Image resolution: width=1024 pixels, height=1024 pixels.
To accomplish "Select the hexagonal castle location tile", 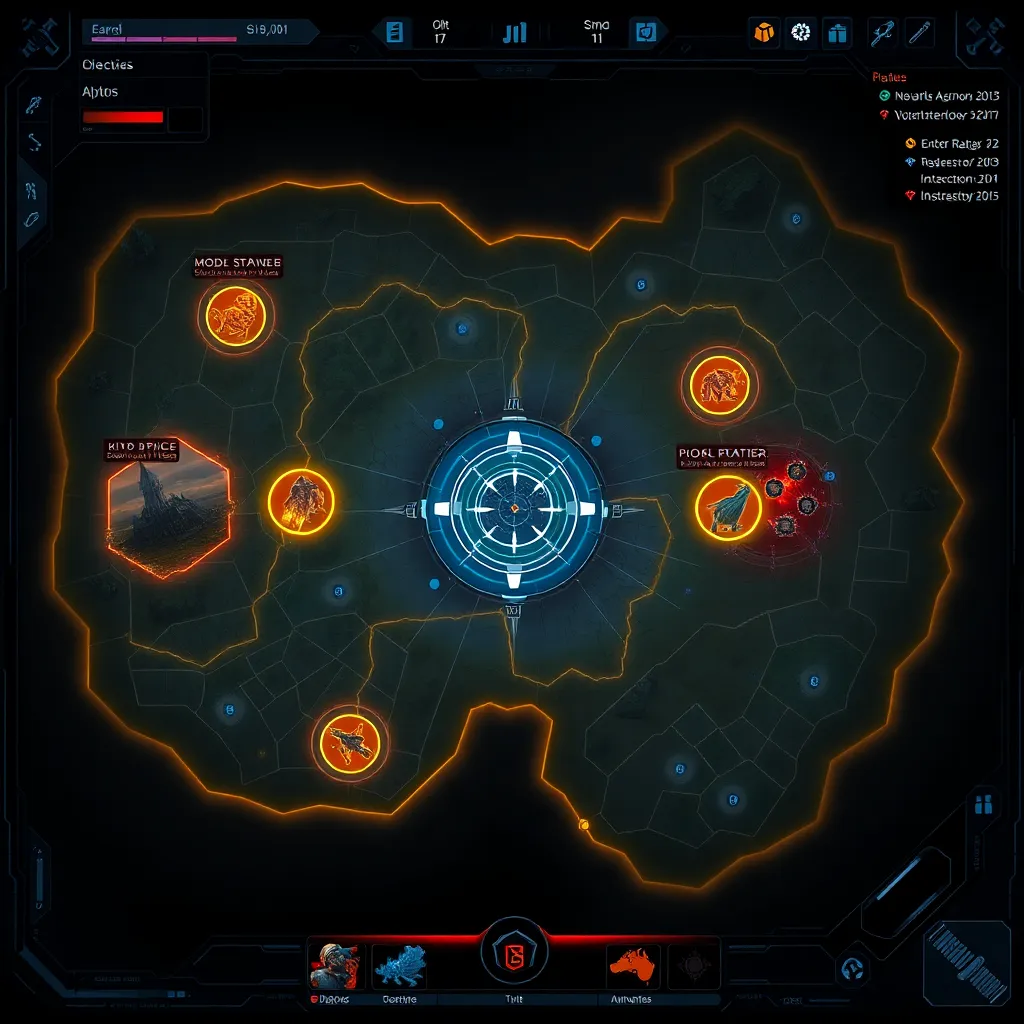I will click(168, 506).
